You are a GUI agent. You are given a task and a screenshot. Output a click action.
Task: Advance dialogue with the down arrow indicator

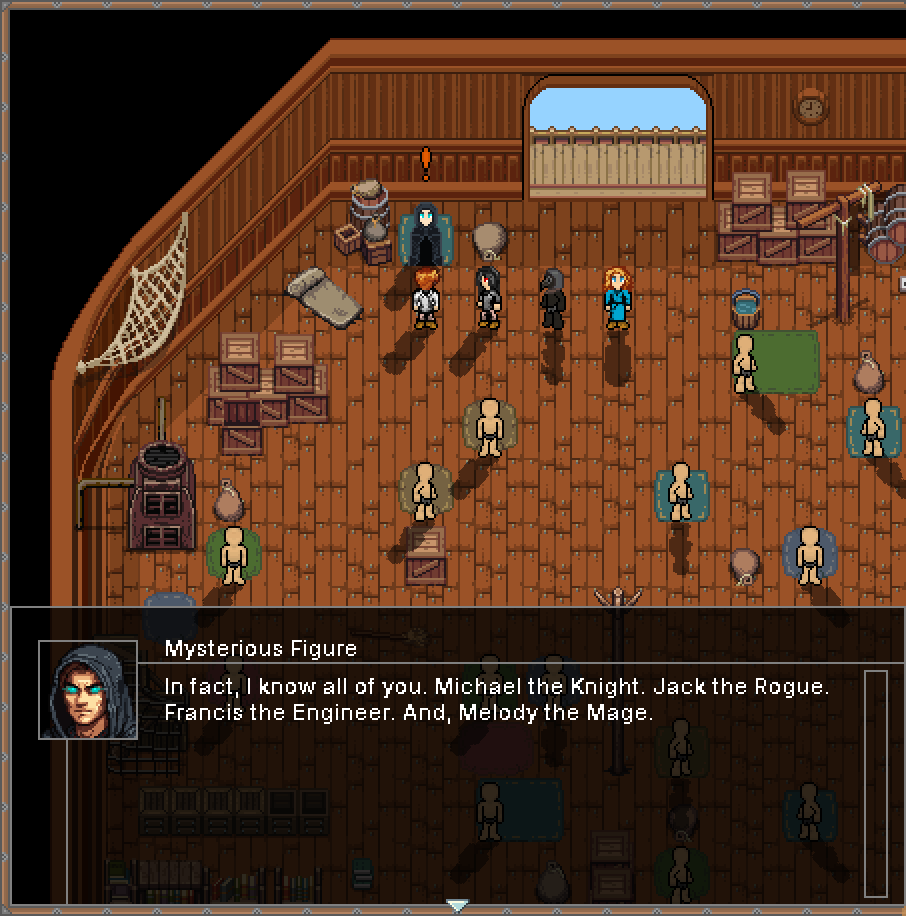(457, 905)
